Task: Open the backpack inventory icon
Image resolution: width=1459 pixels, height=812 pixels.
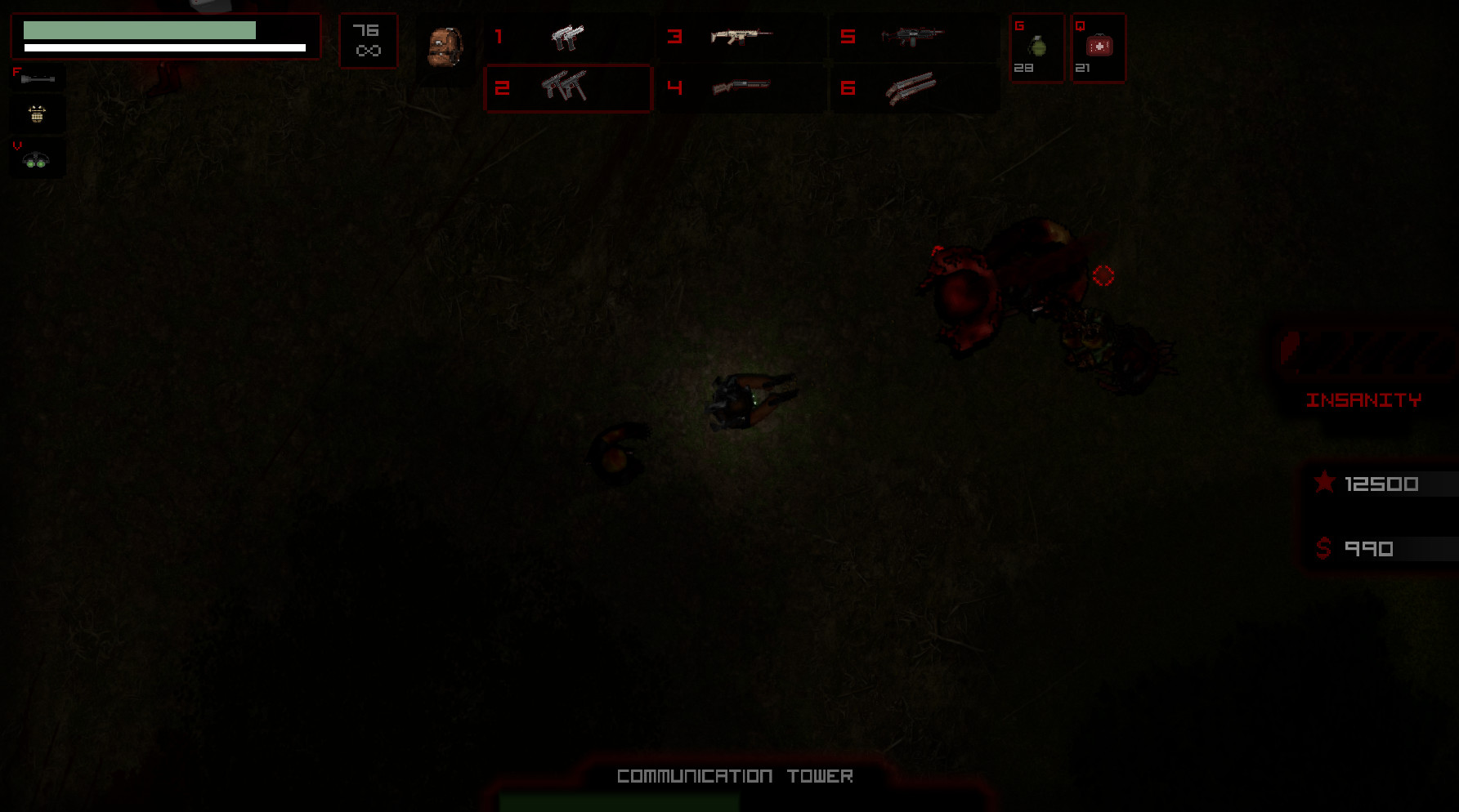Action: [445, 47]
